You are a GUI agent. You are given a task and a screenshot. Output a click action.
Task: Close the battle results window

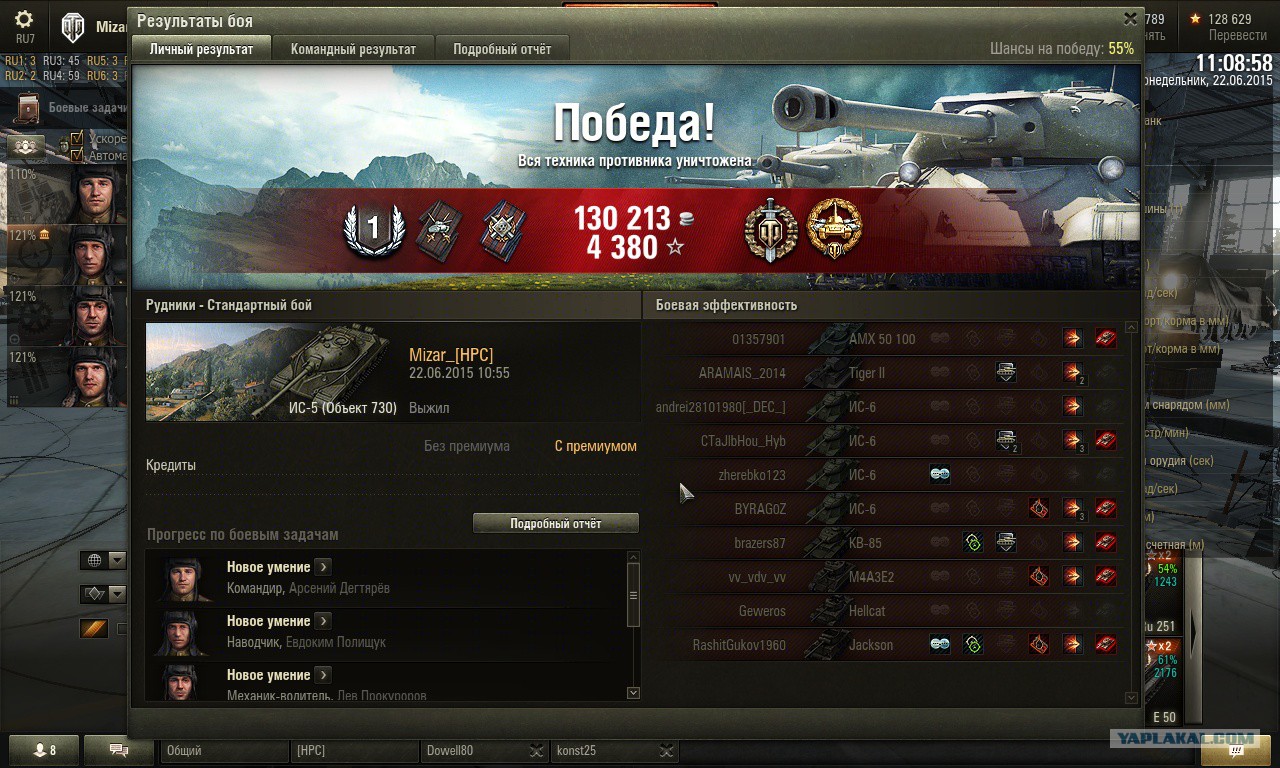(x=1130, y=19)
